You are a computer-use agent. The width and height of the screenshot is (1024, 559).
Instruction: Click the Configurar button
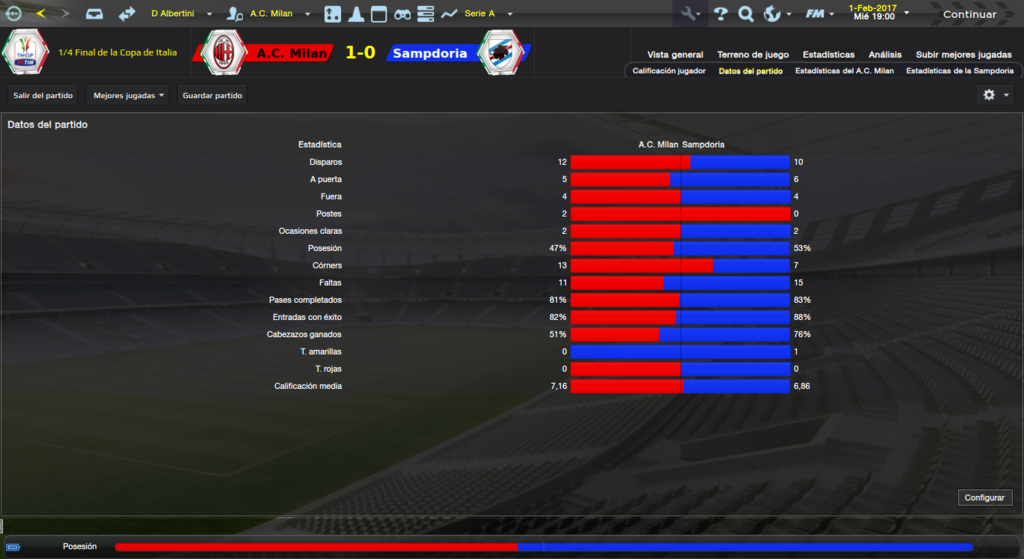[986, 497]
